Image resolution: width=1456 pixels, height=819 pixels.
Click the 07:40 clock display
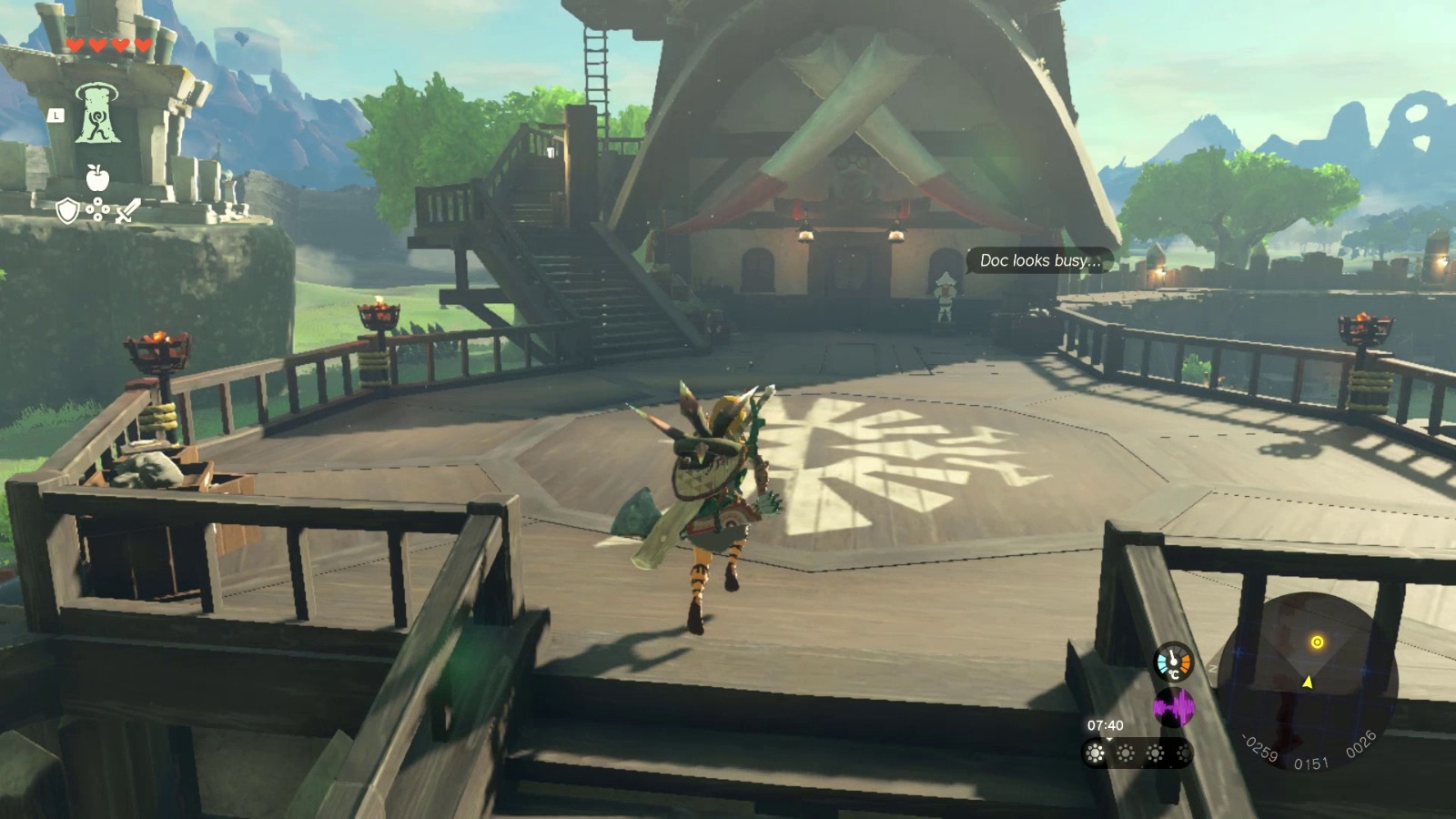pyautogui.click(x=1104, y=724)
